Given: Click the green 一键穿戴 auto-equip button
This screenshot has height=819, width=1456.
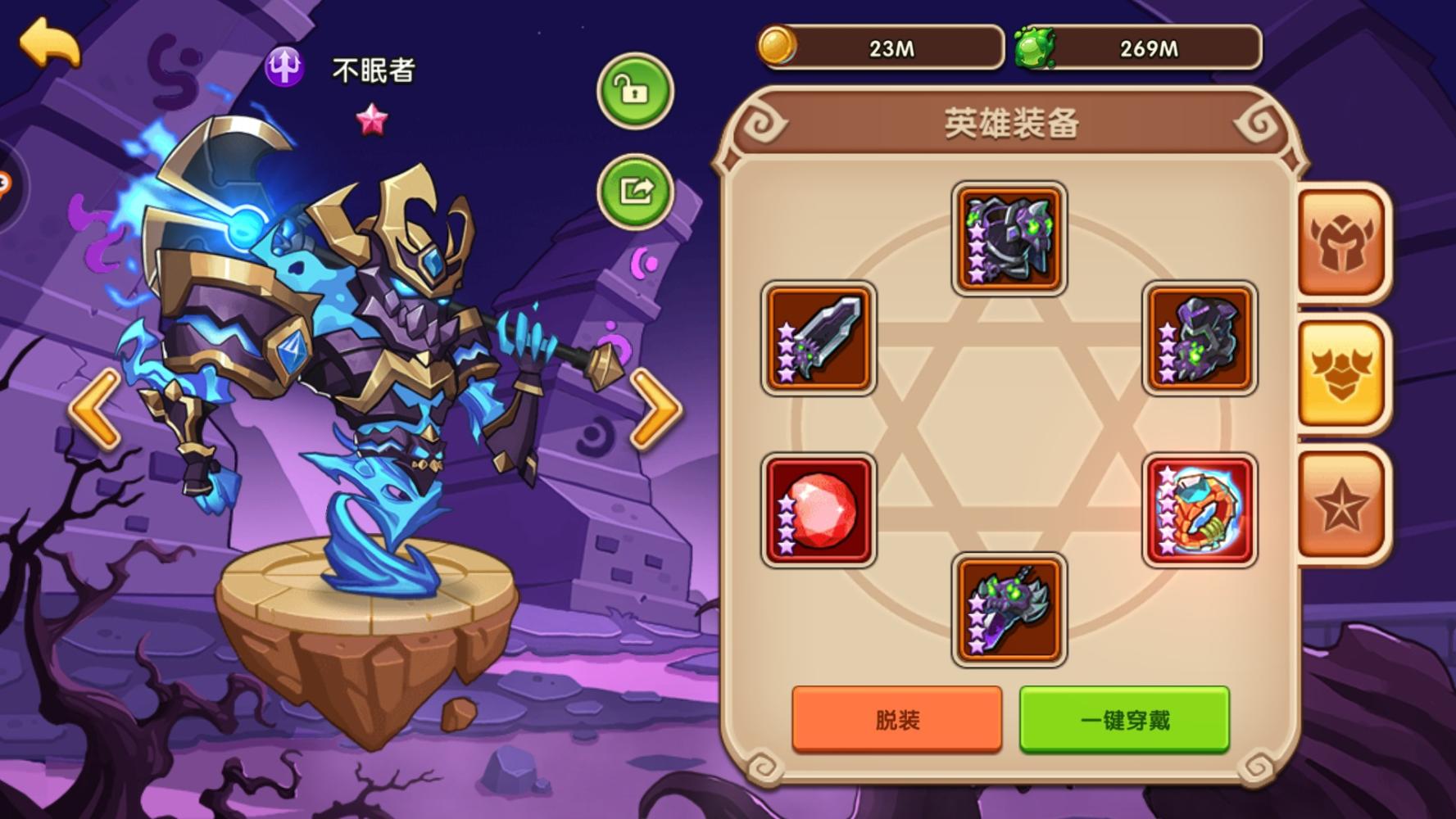Looking at the screenshot, I should coord(1124,719).
